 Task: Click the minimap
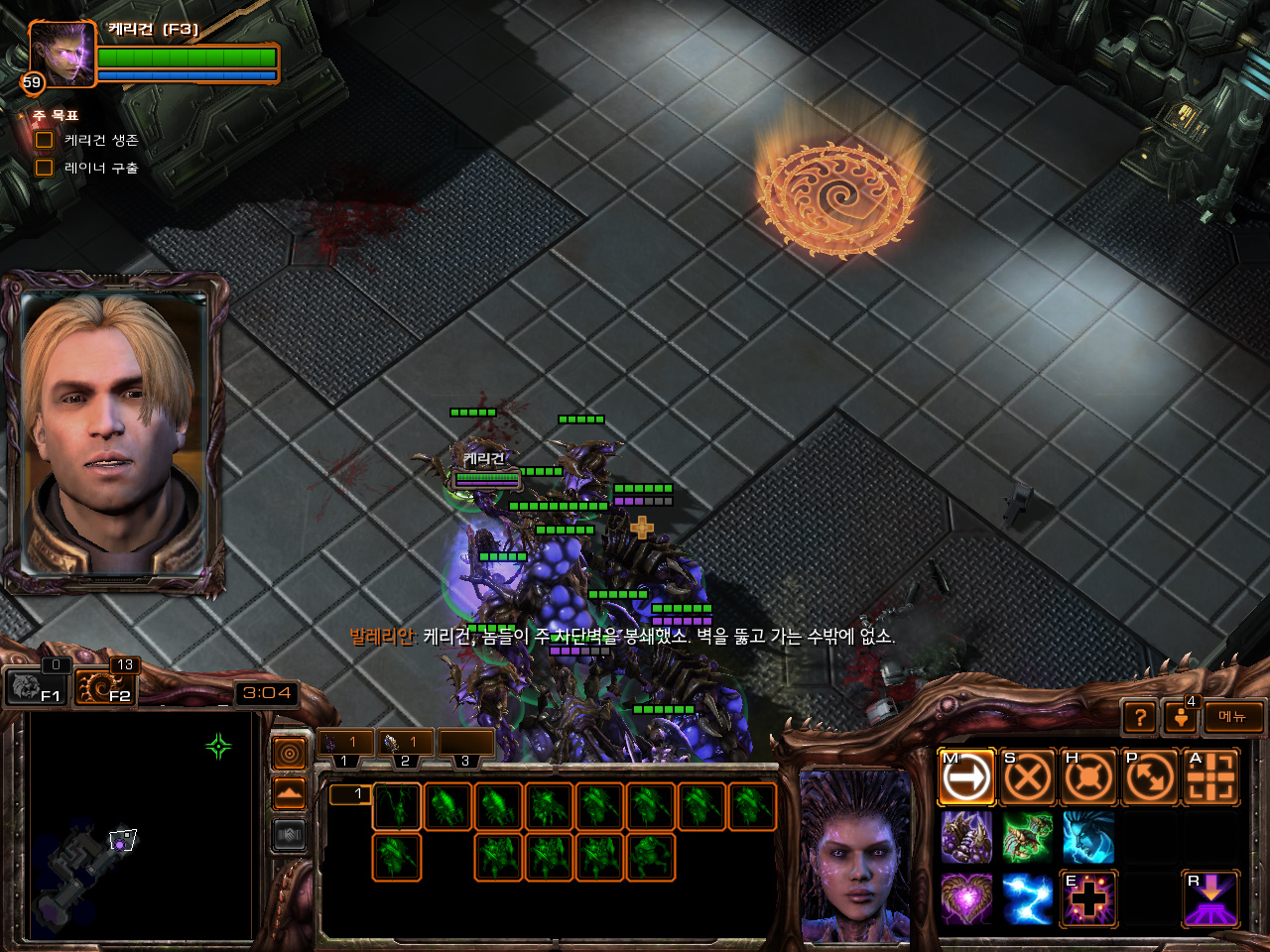(139, 826)
